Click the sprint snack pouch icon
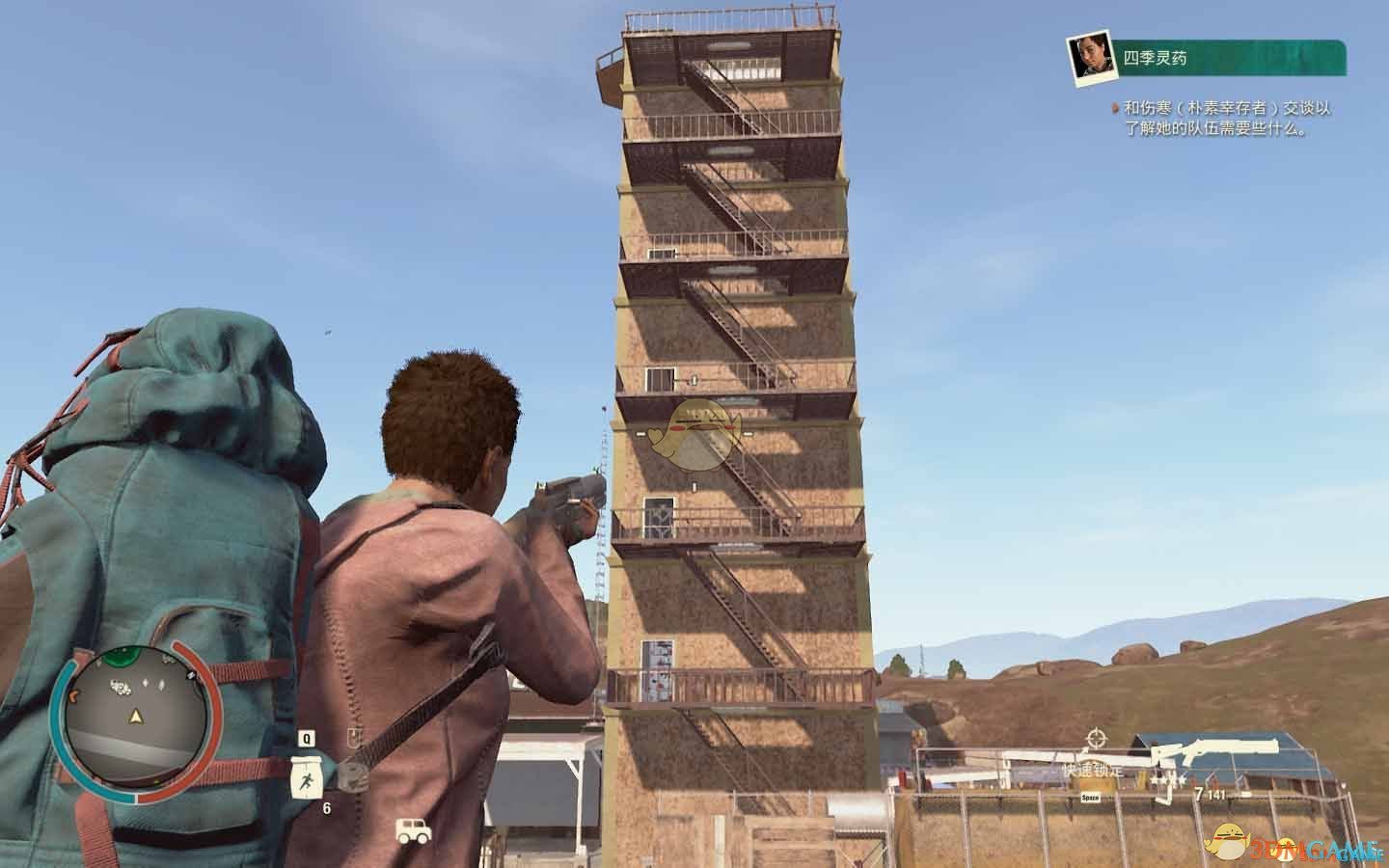1389x868 pixels. (x=307, y=777)
